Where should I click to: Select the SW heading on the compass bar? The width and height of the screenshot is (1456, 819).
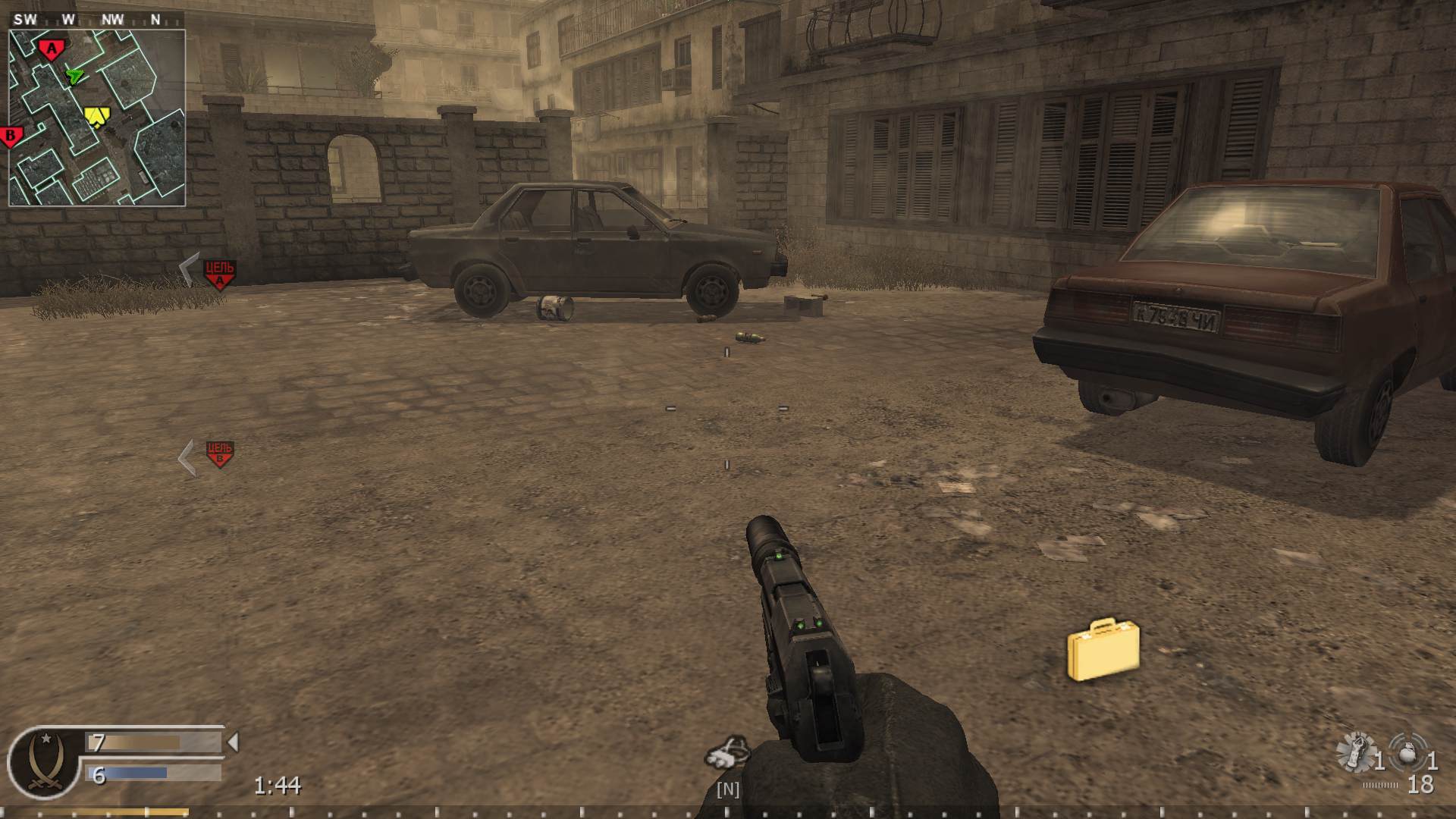[x=25, y=20]
